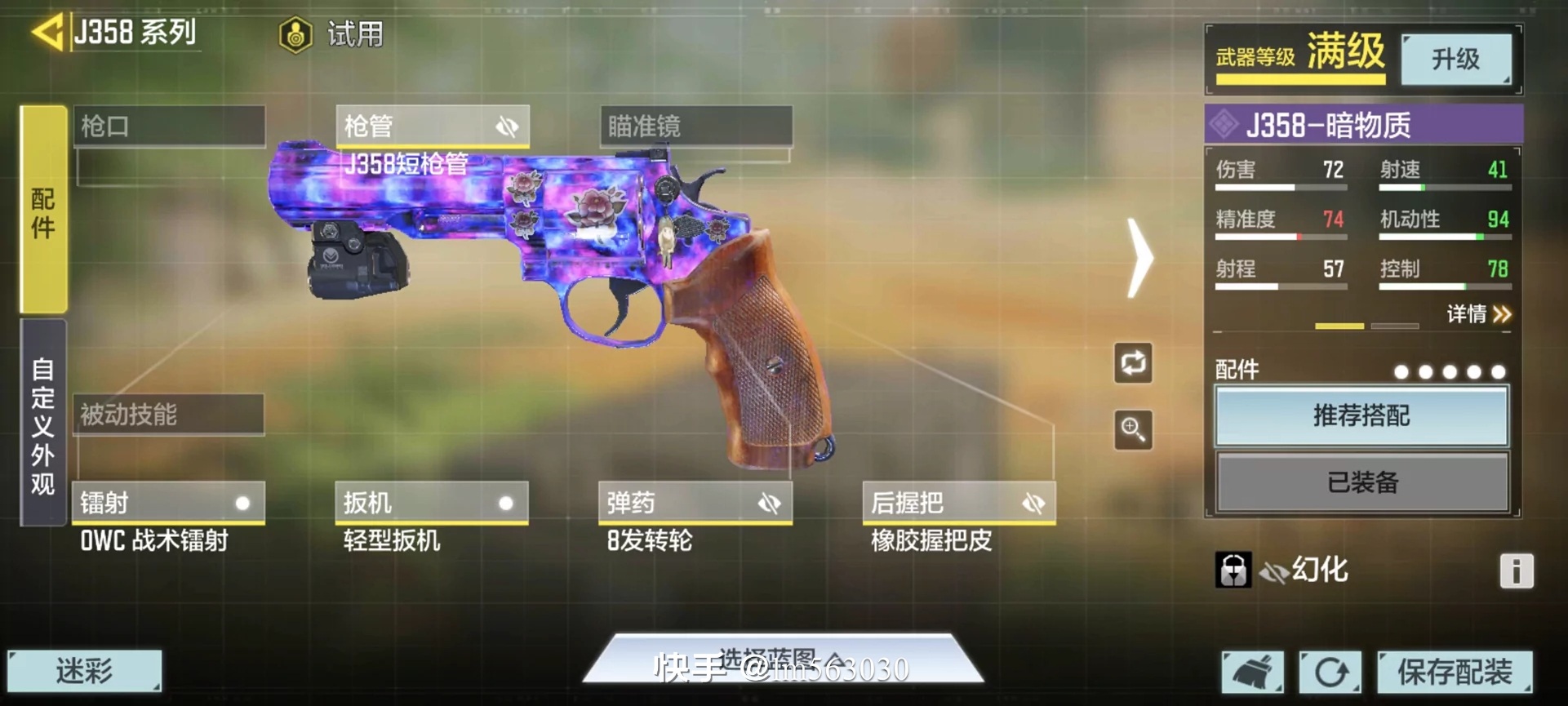The width and height of the screenshot is (1568, 706).
Task: Go back using the yellow arrow
Action: (x=47, y=33)
